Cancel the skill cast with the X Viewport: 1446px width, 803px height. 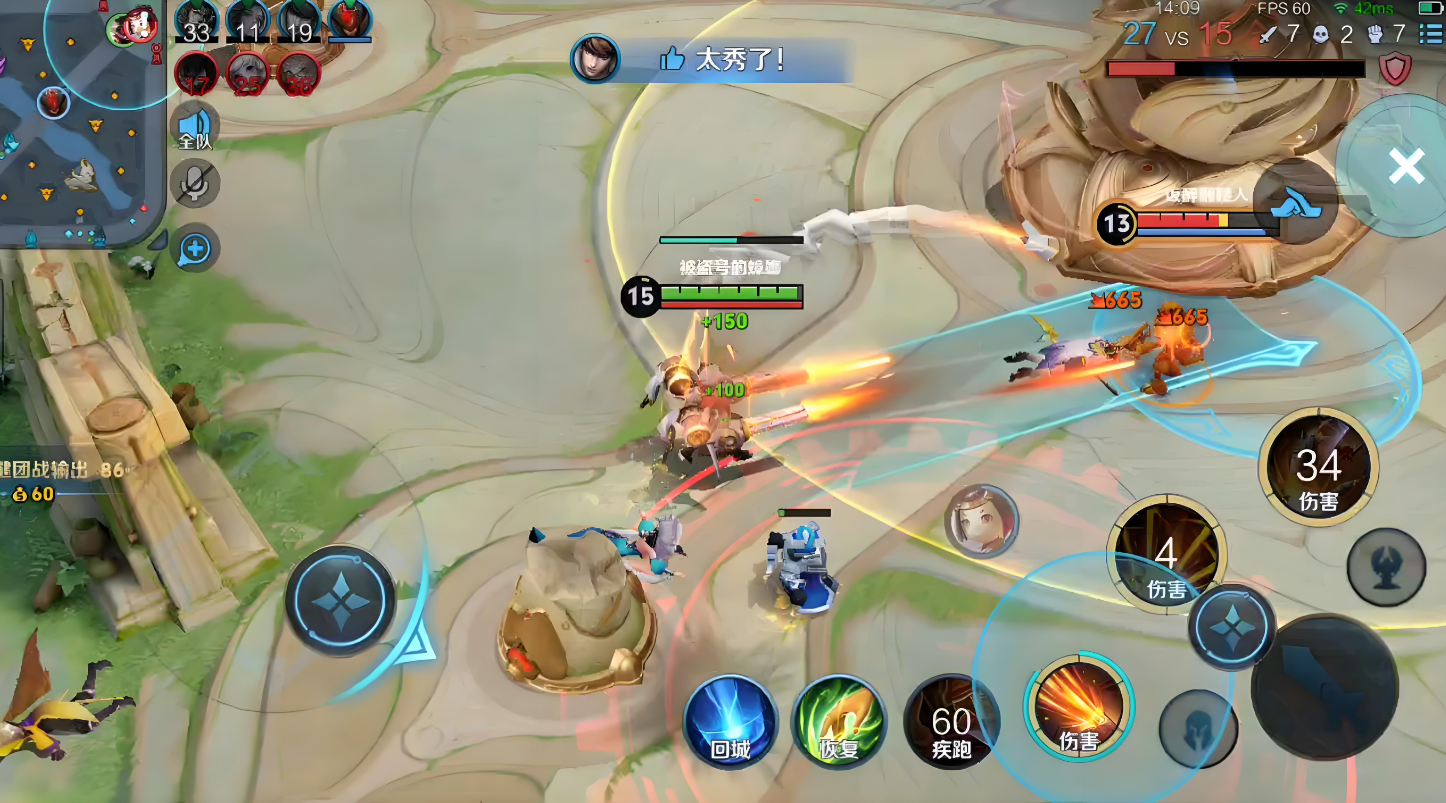click(1406, 167)
